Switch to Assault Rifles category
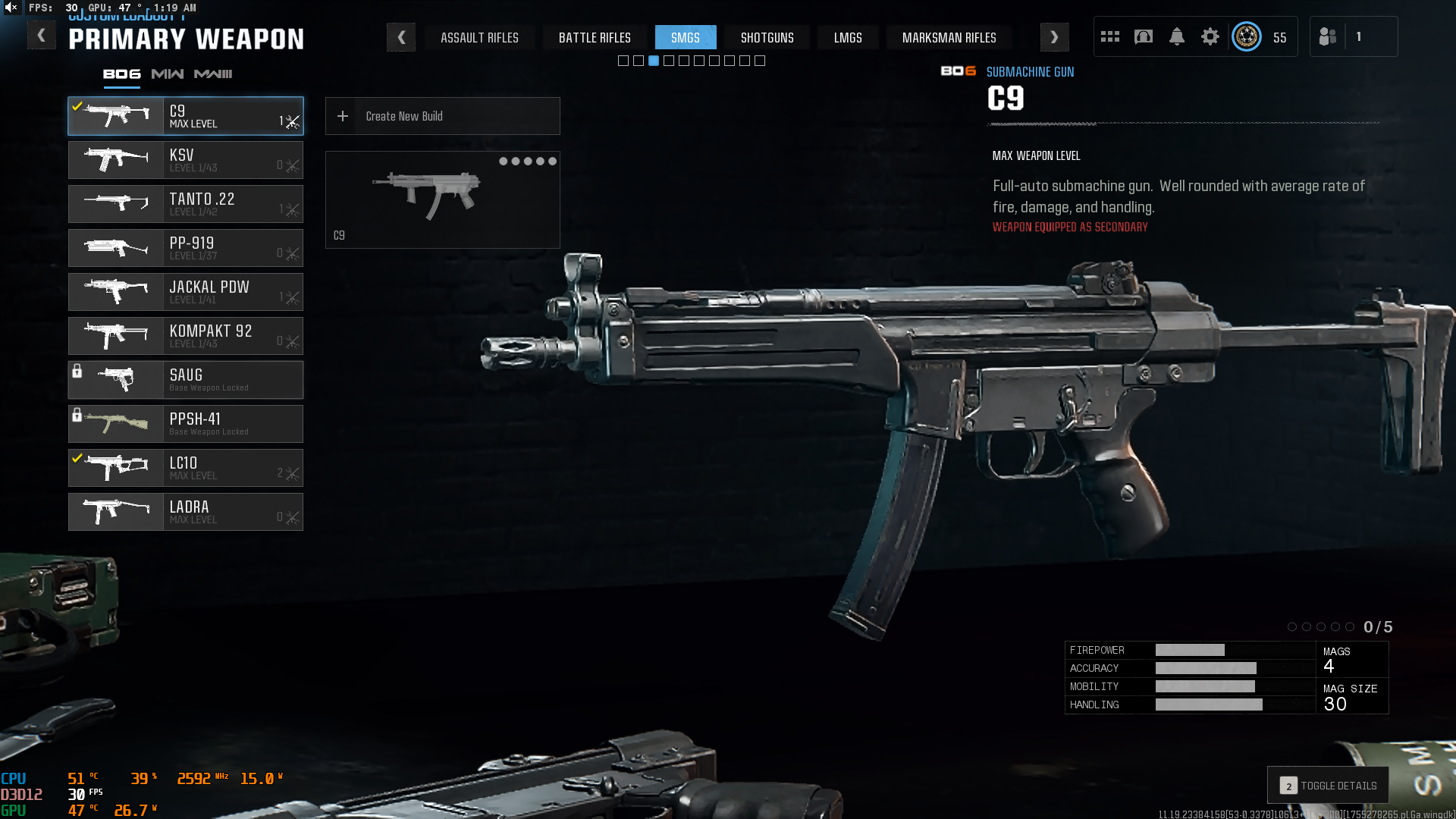 [479, 37]
